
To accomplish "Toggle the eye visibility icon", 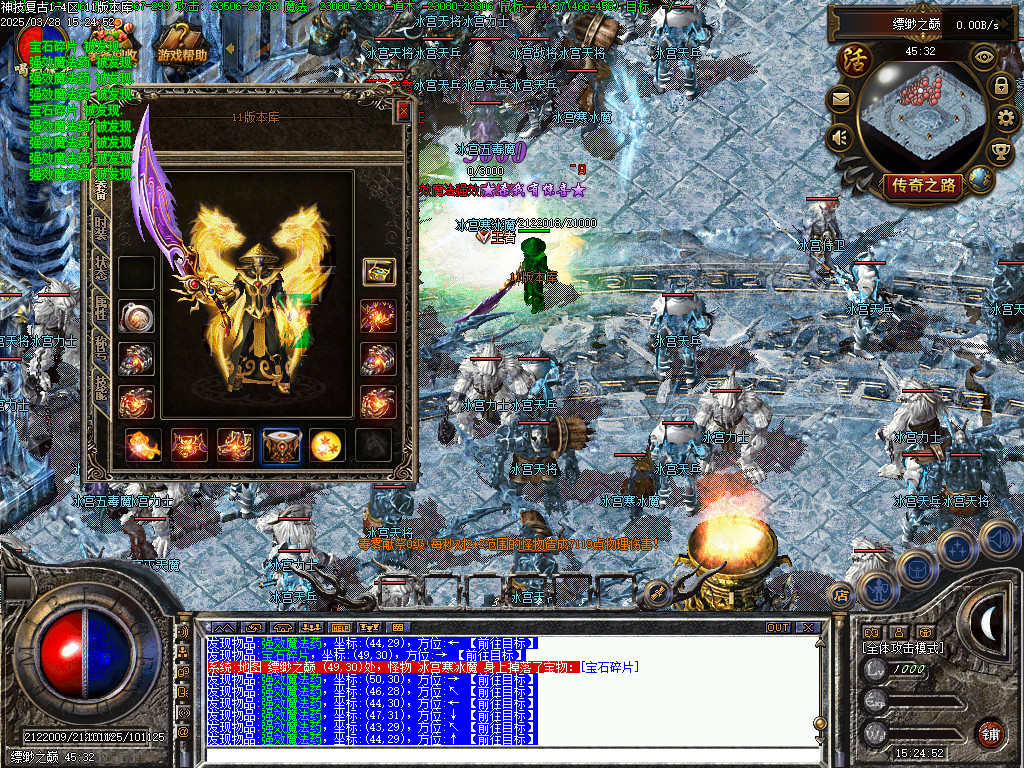I will click(986, 57).
